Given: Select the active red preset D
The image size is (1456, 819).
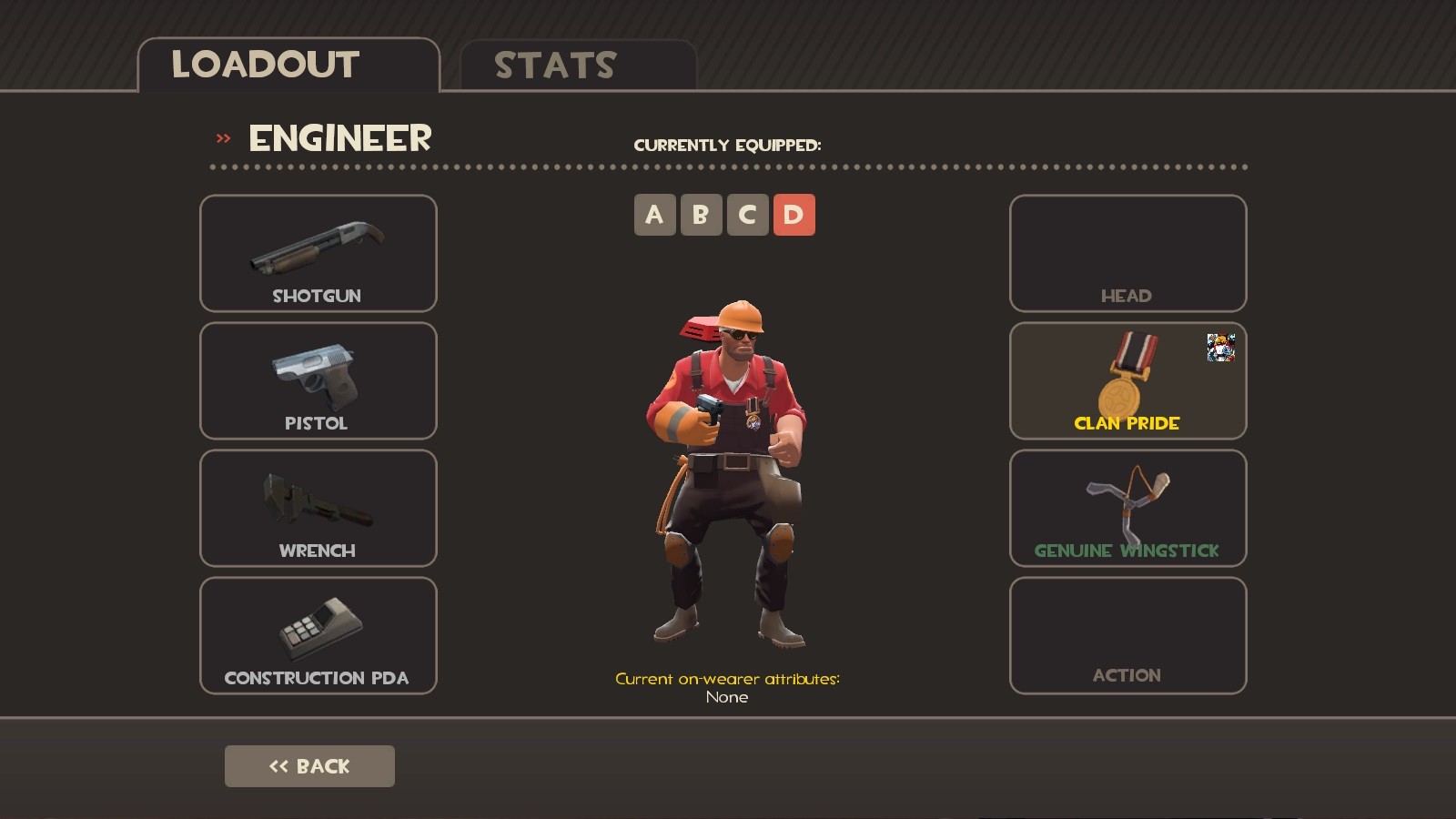Looking at the screenshot, I should (x=794, y=215).
